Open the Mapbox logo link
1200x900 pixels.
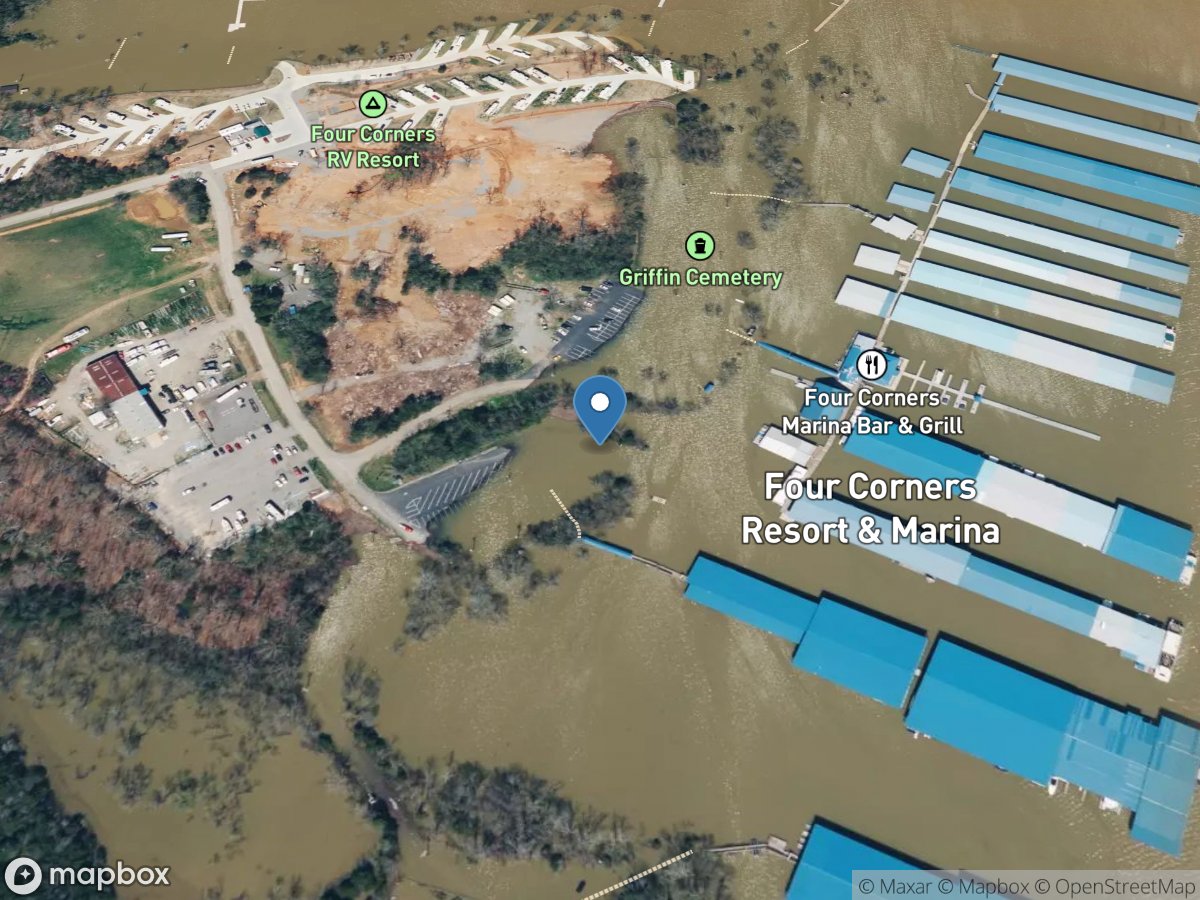click(86, 875)
